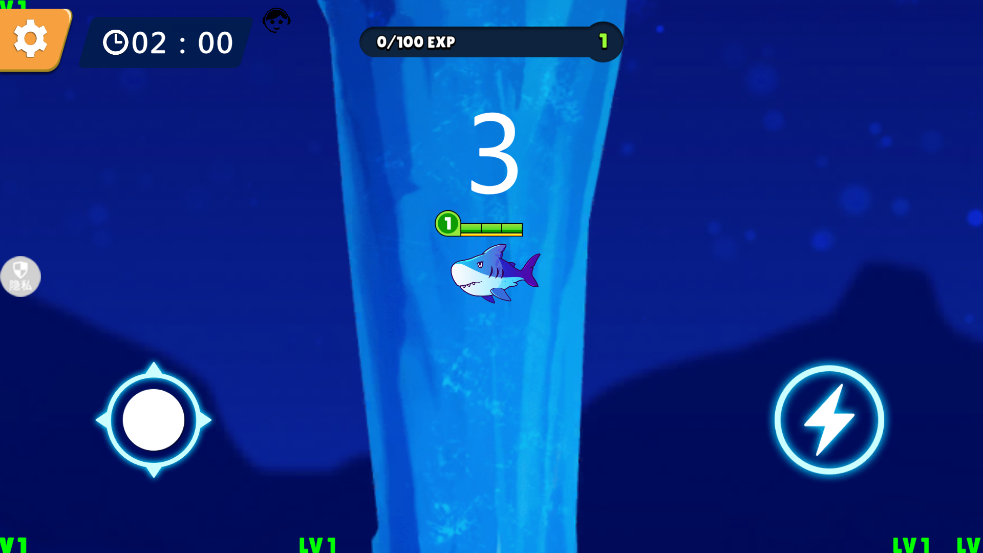983x553 pixels.
Task: Click the small black-haired avatar icon
Action: point(277,20)
